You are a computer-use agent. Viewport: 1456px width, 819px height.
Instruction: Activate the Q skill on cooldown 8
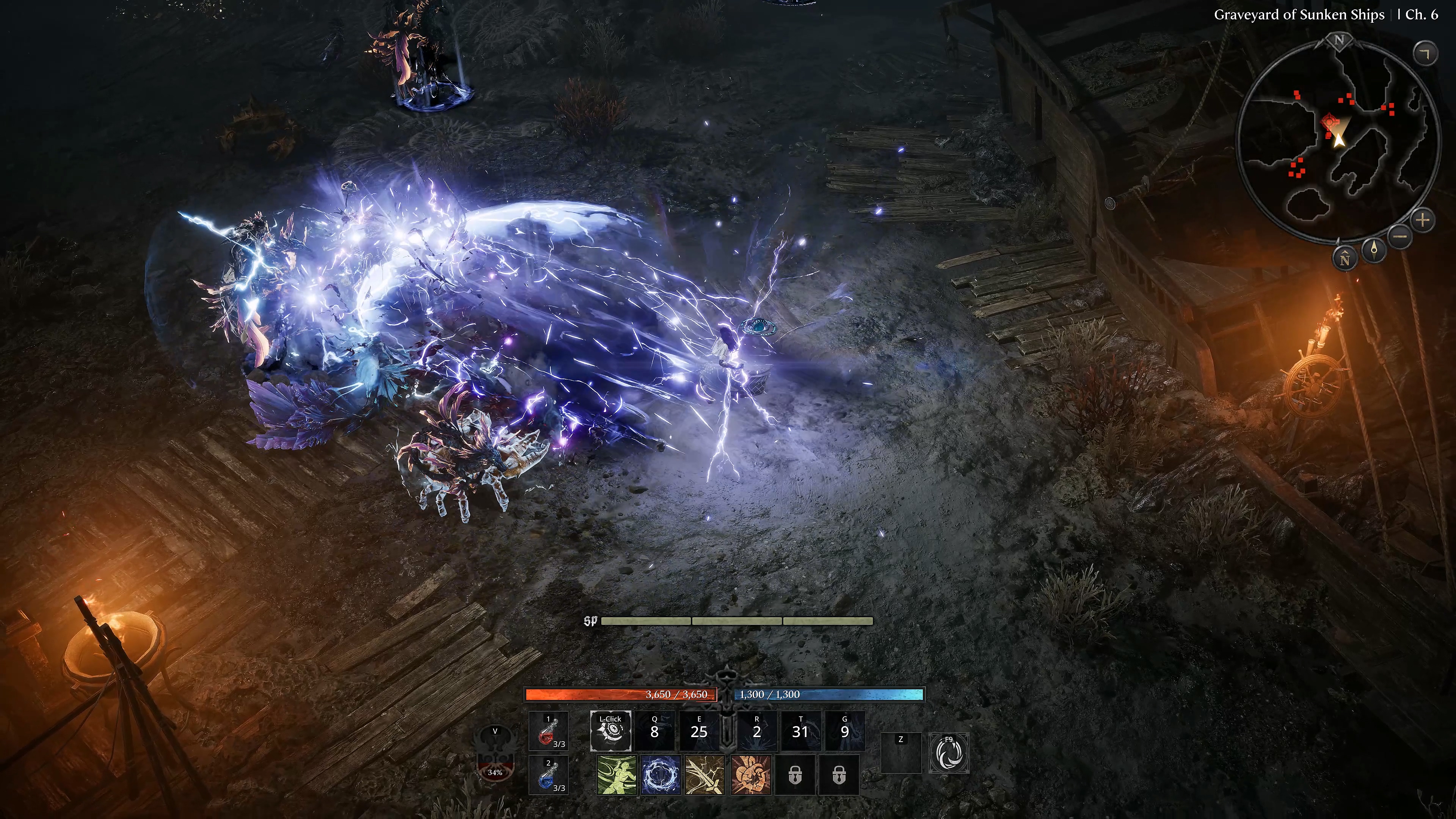pos(654,731)
